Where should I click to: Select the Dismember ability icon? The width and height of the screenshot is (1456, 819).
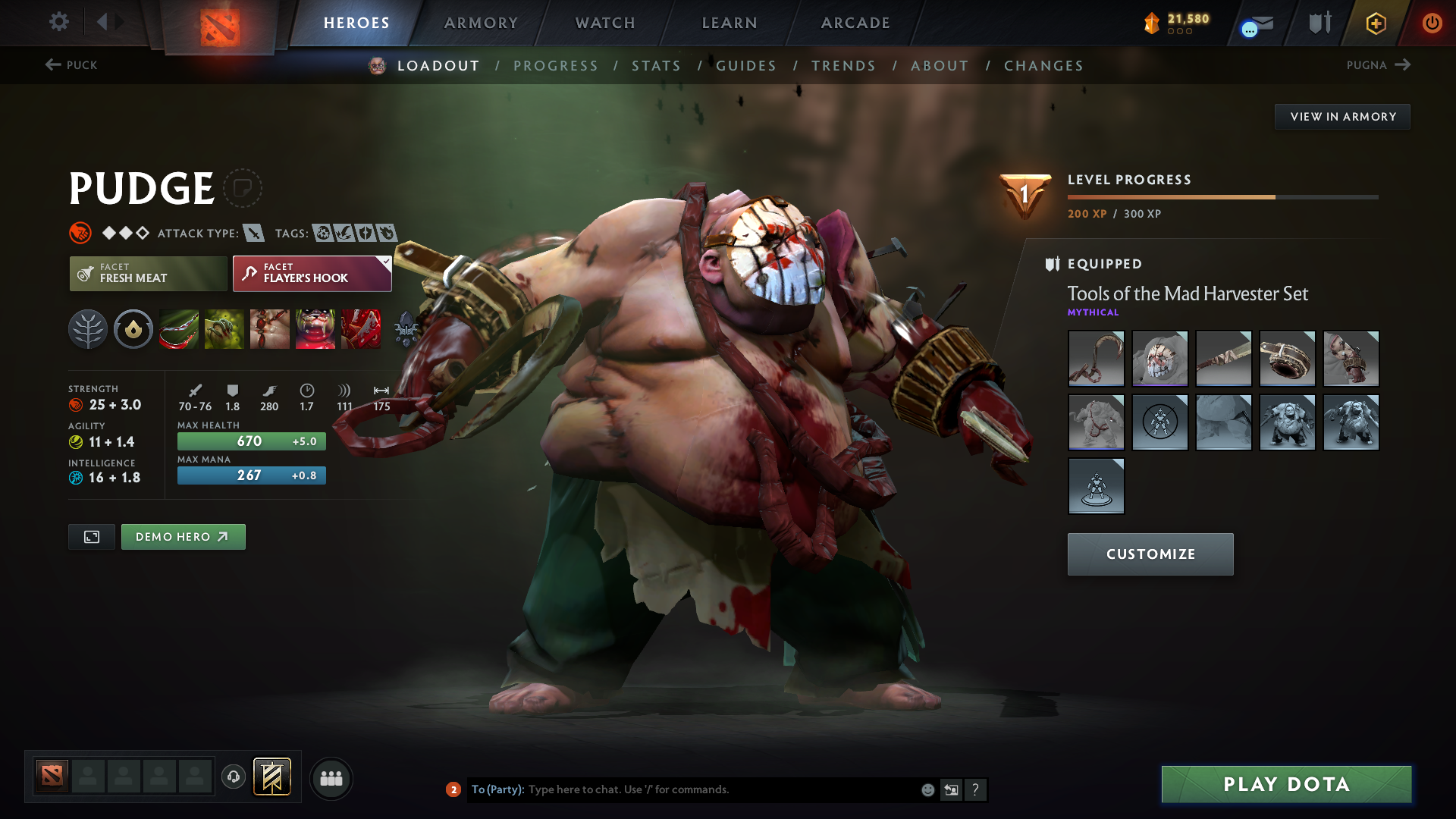pos(315,328)
